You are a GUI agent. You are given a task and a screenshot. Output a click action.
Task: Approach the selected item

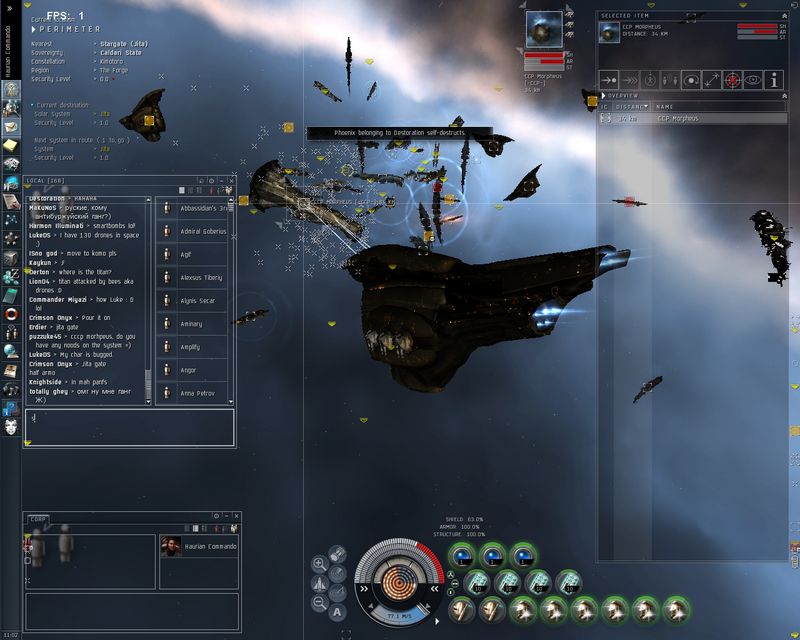(x=608, y=80)
